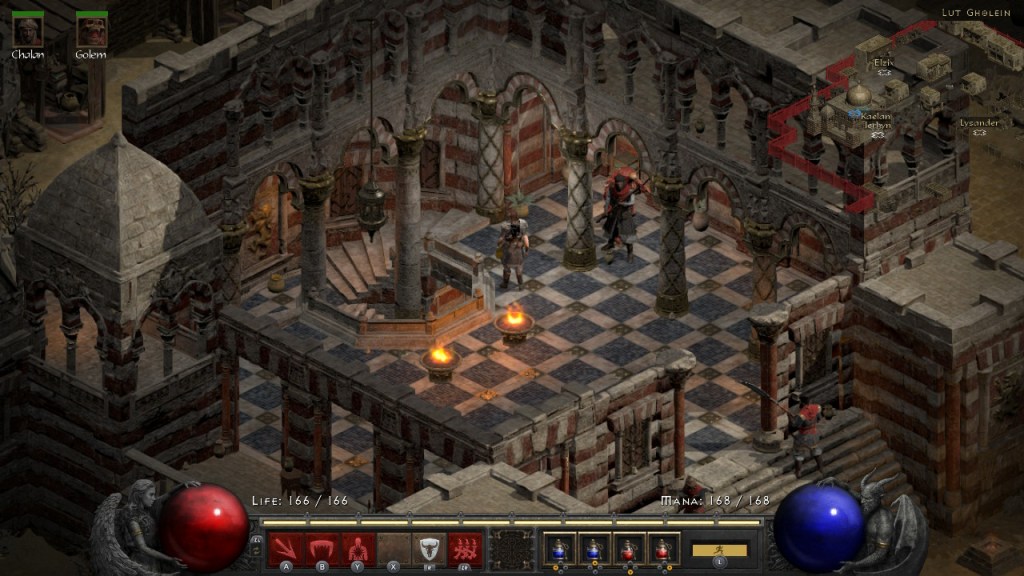Click the Elzix marker on the automap
This screenshot has height=576, width=1024.
884,72
